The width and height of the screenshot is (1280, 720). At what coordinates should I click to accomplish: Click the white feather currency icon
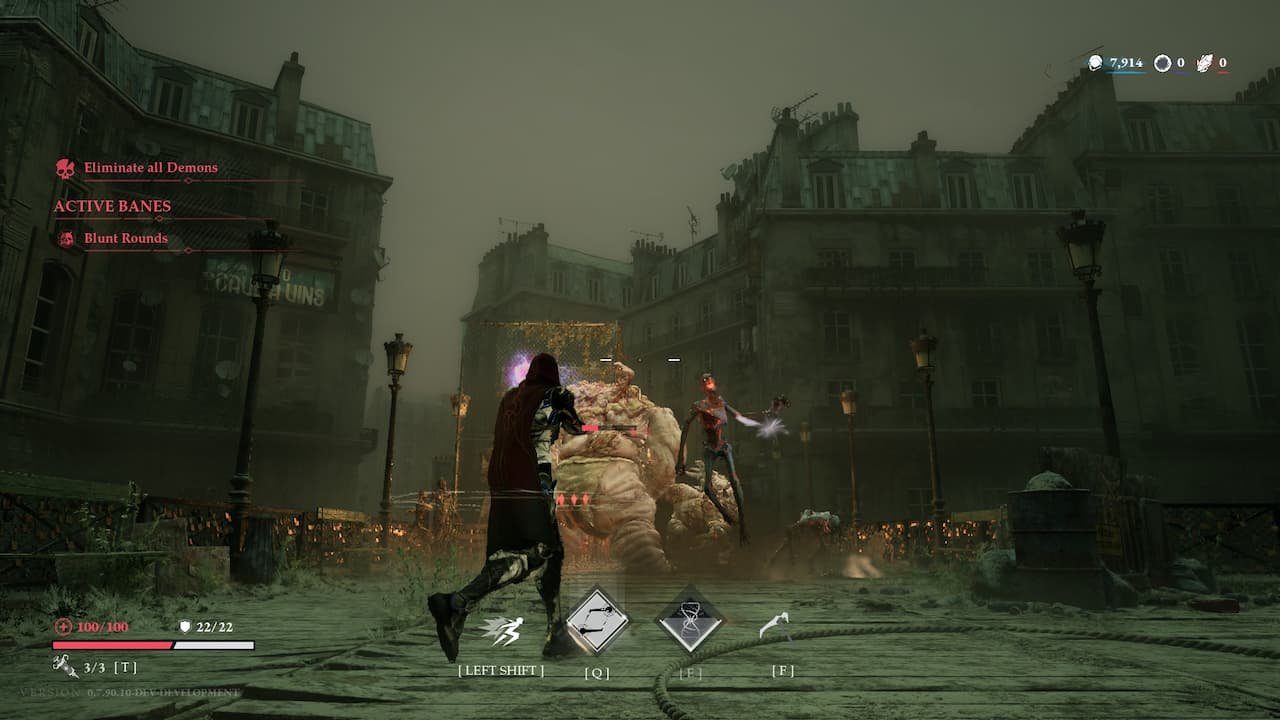(1205, 63)
